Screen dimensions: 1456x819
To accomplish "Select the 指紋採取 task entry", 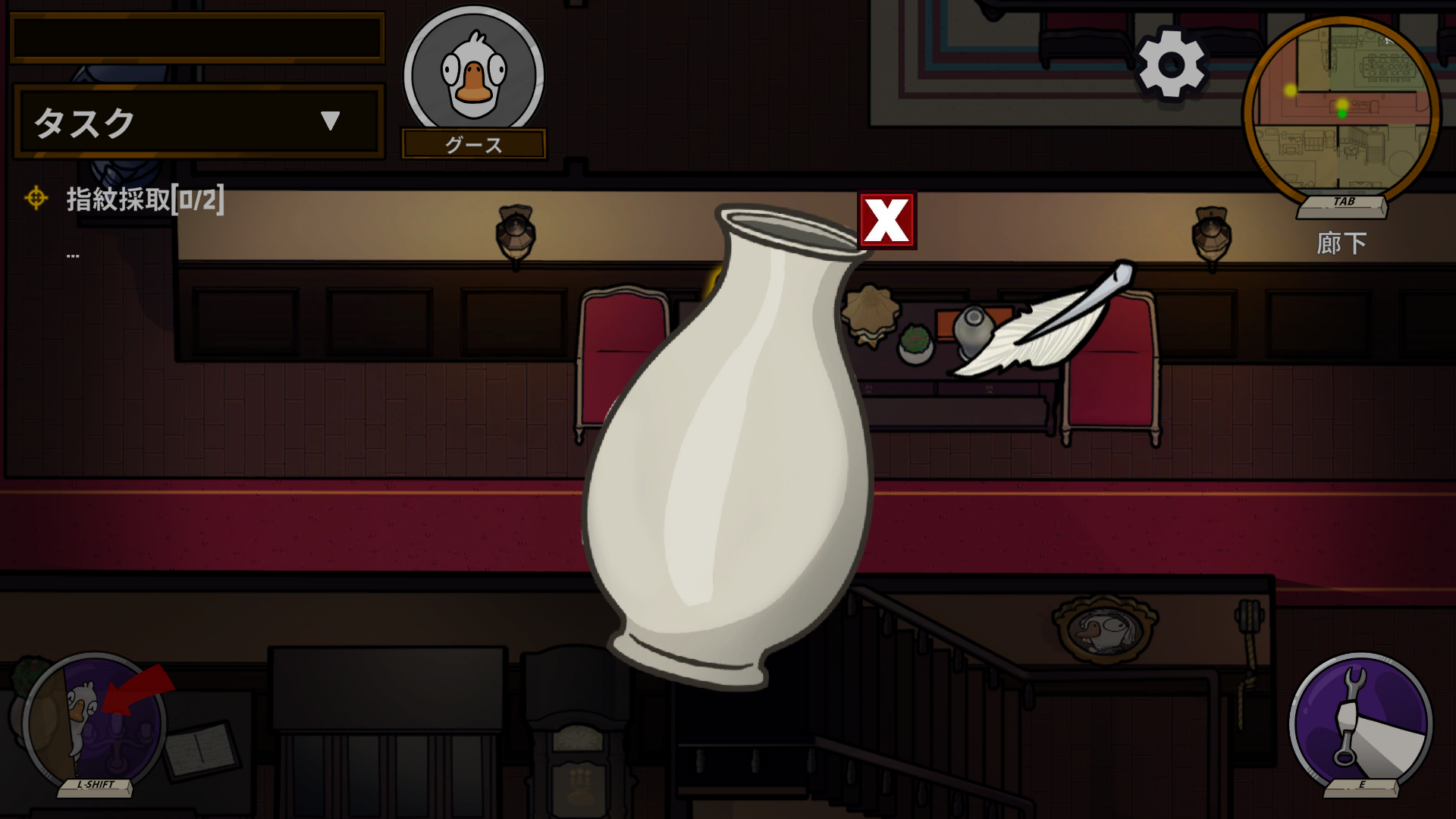I will tap(144, 199).
